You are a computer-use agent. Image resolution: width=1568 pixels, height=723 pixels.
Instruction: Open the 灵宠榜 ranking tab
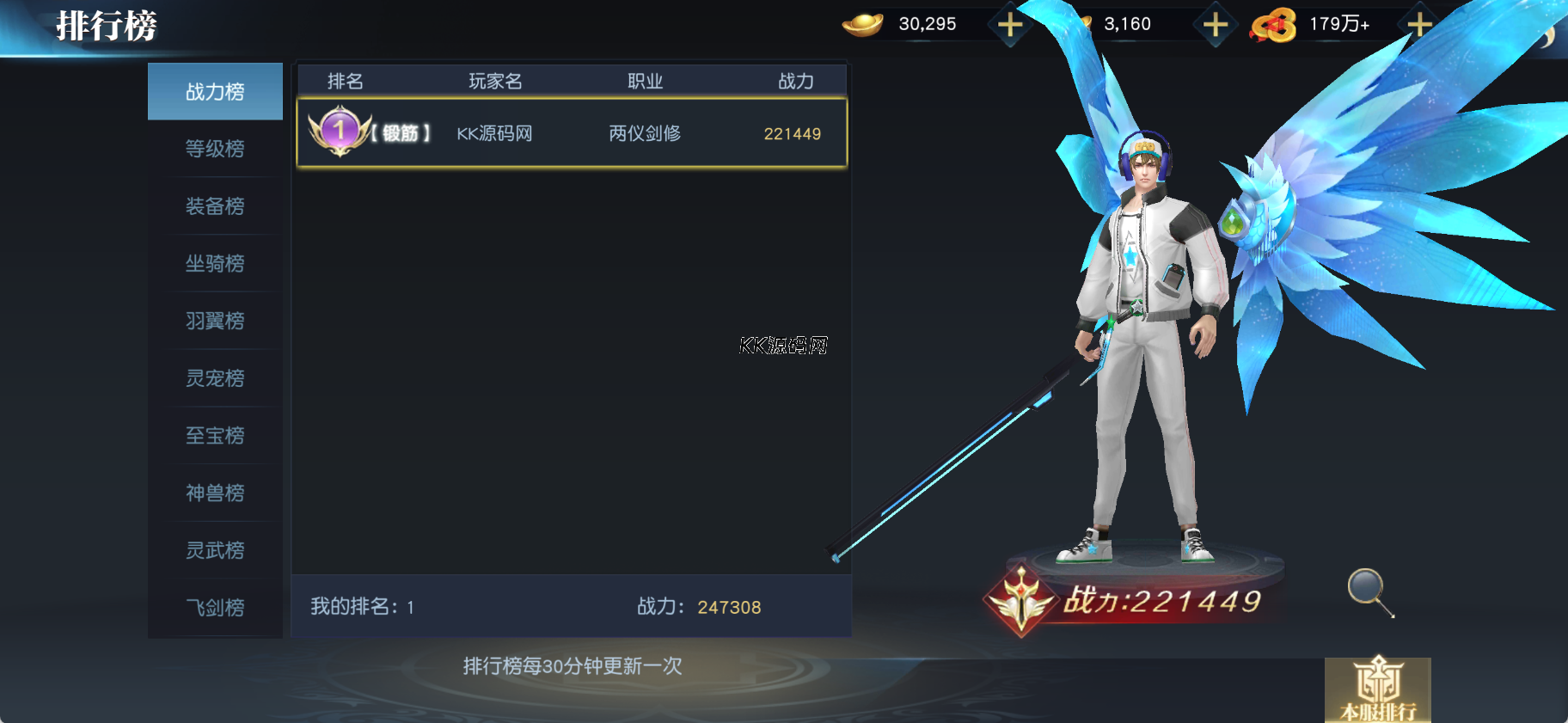[215, 378]
